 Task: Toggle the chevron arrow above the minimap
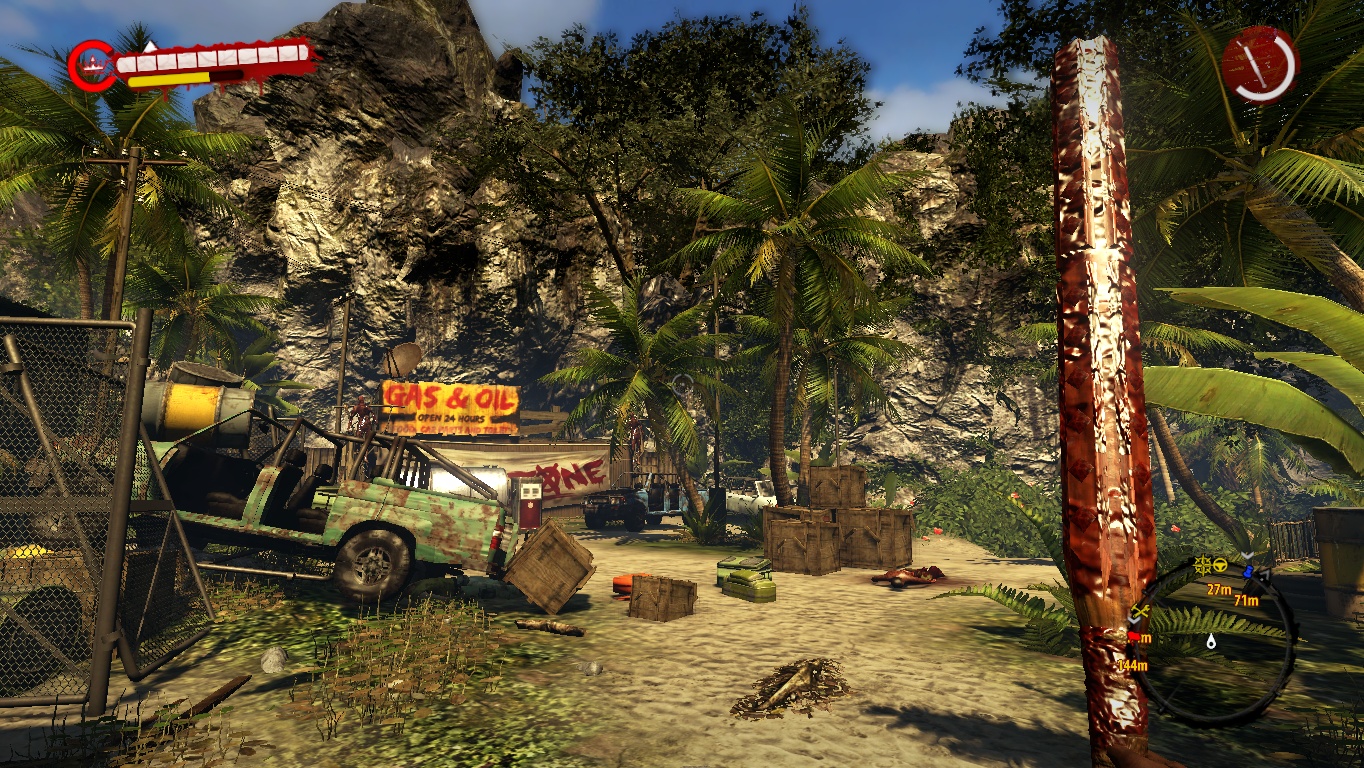(x=1245, y=555)
